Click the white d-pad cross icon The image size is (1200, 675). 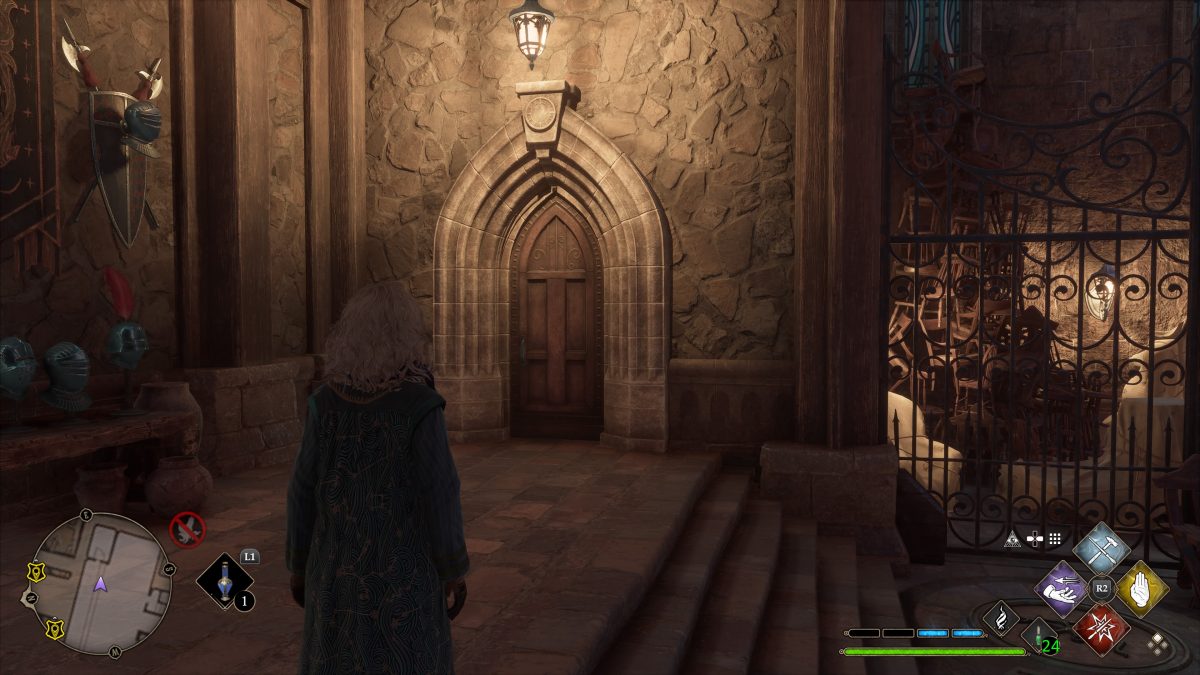click(1034, 539)
